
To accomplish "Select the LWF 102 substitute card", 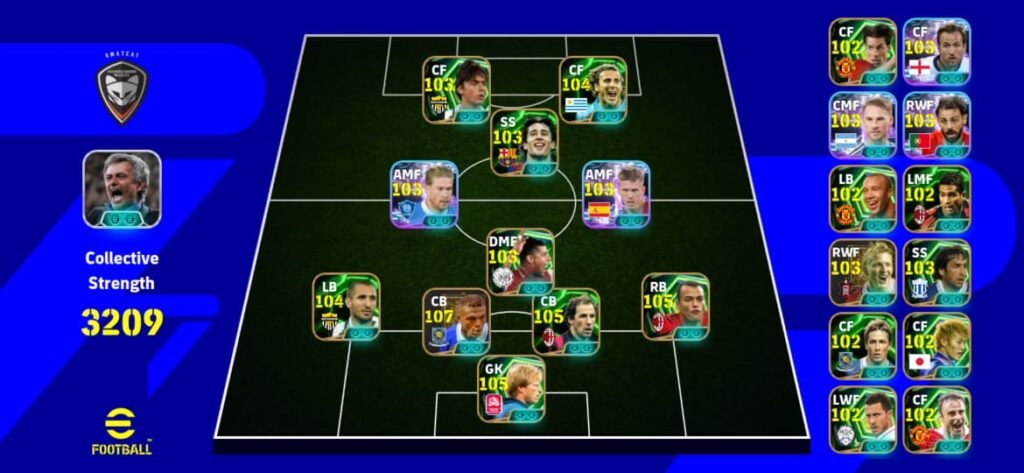I will [862, 420].
